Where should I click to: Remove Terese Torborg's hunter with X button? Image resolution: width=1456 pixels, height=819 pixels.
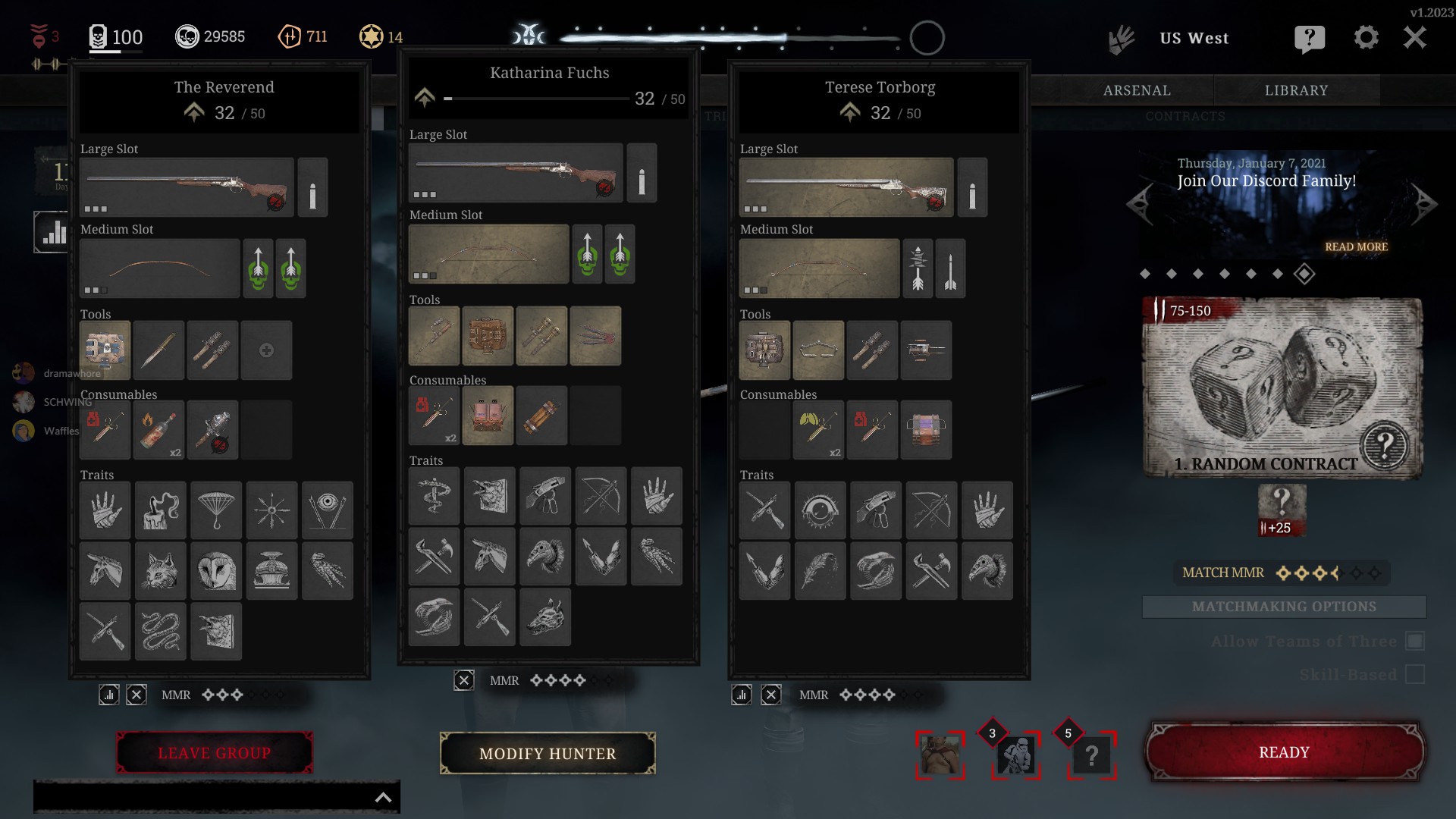coord(771,695)
